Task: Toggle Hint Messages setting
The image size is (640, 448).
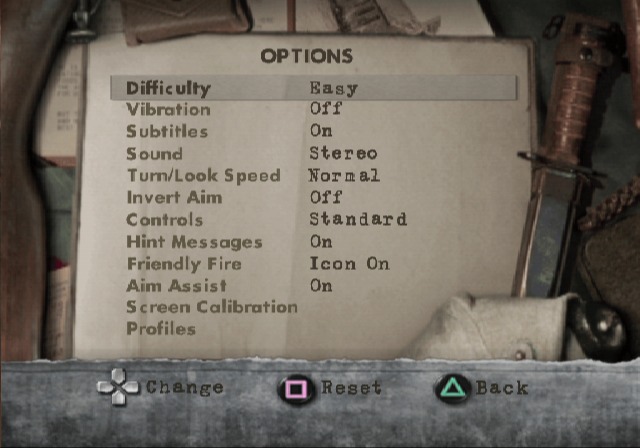Action: click(194, 242)
